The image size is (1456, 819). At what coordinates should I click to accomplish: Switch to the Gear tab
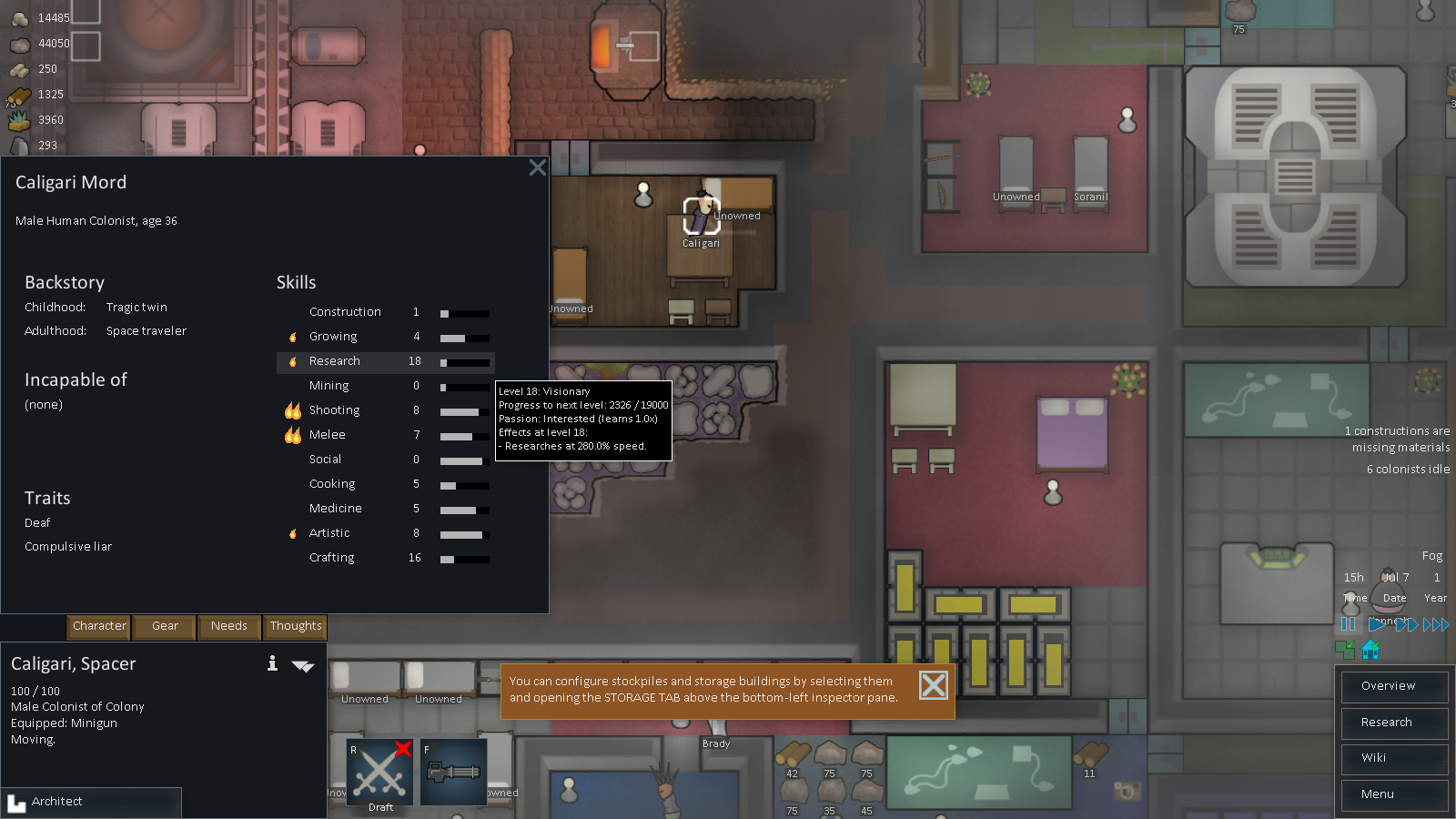[x=164, y=627]
